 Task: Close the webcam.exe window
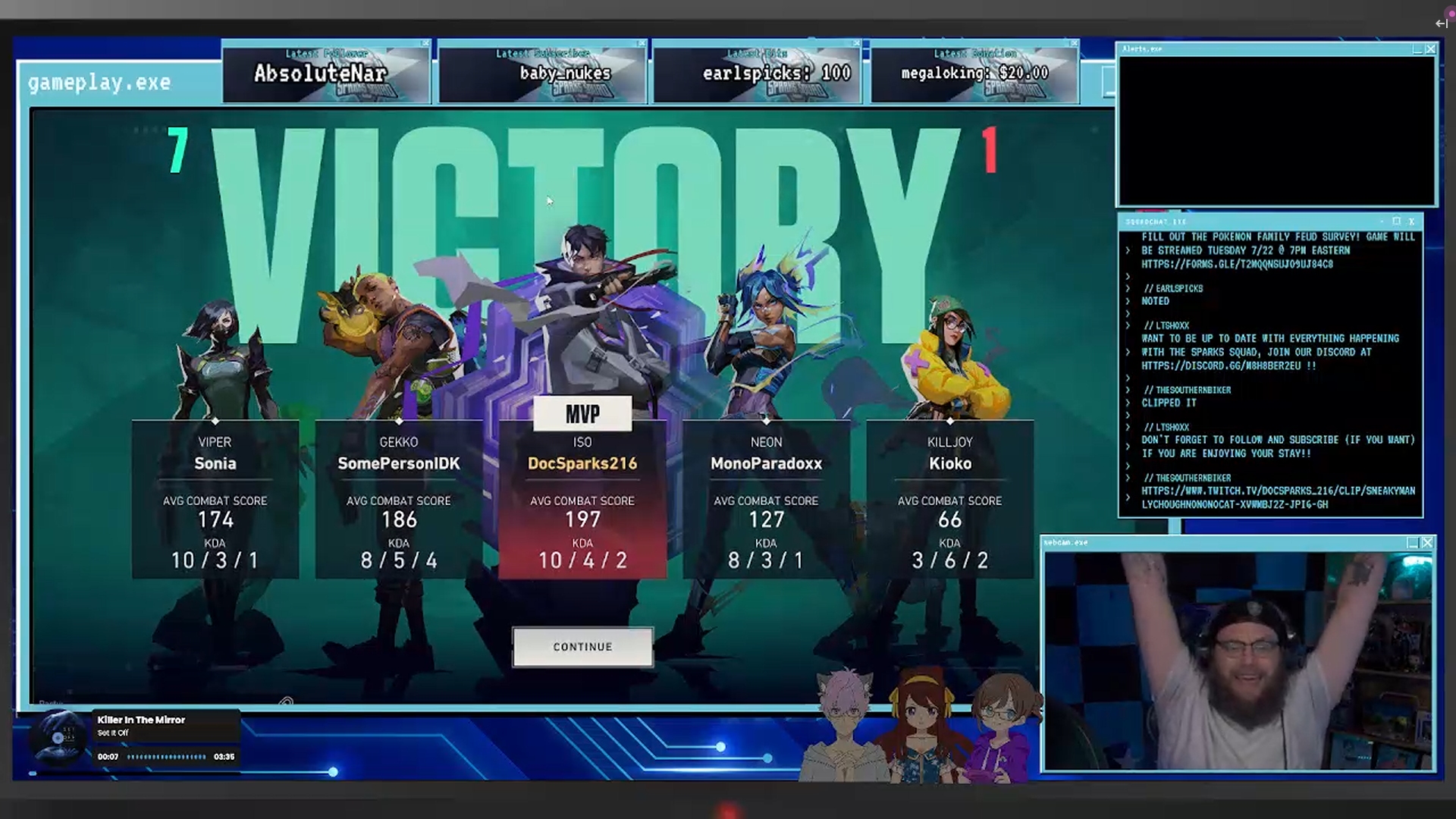click(x=1427, y=543)
